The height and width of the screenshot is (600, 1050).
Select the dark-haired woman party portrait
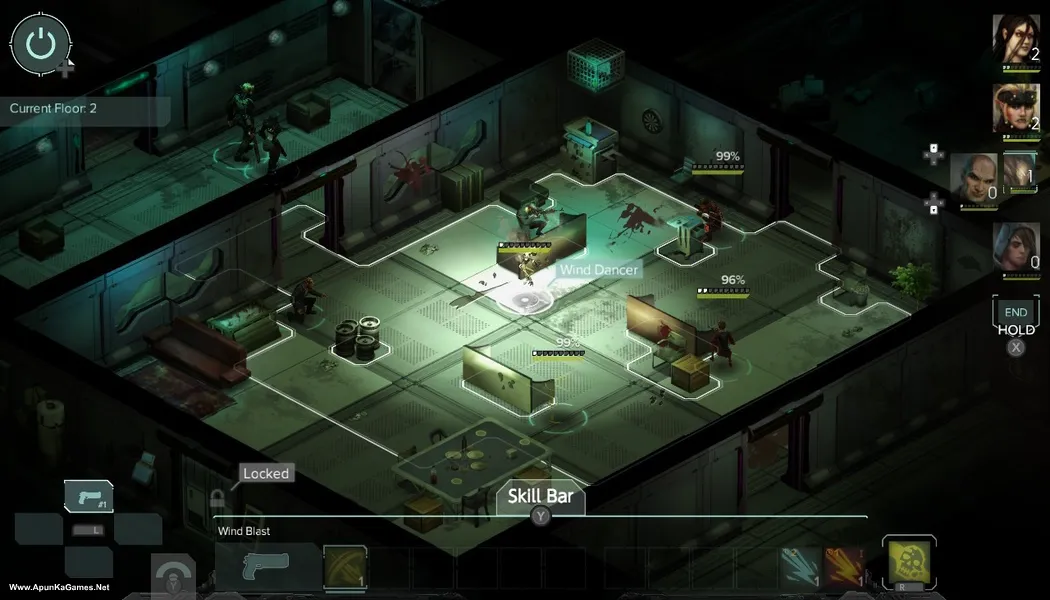[x=1015, y=39]
